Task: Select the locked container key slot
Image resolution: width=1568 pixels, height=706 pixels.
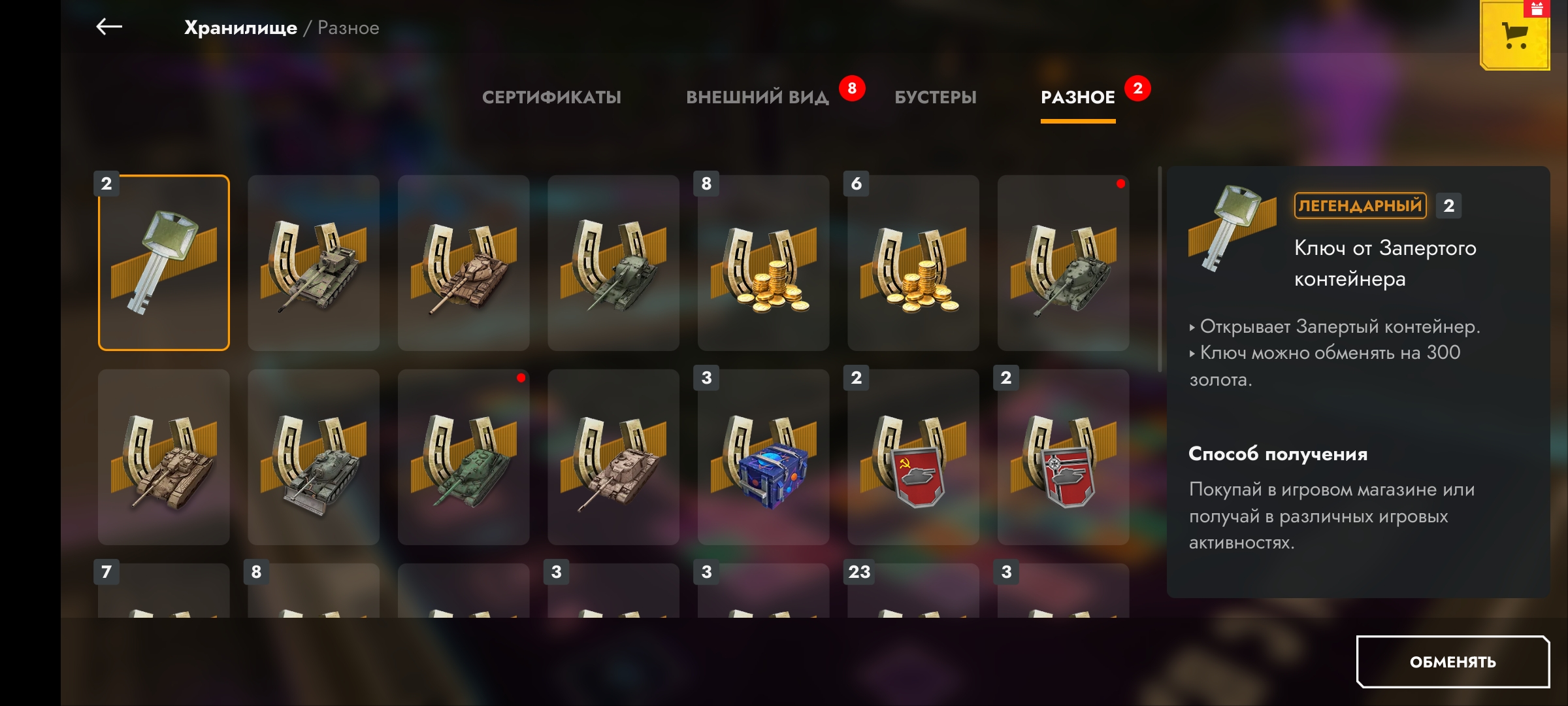Action: point(164,263)
